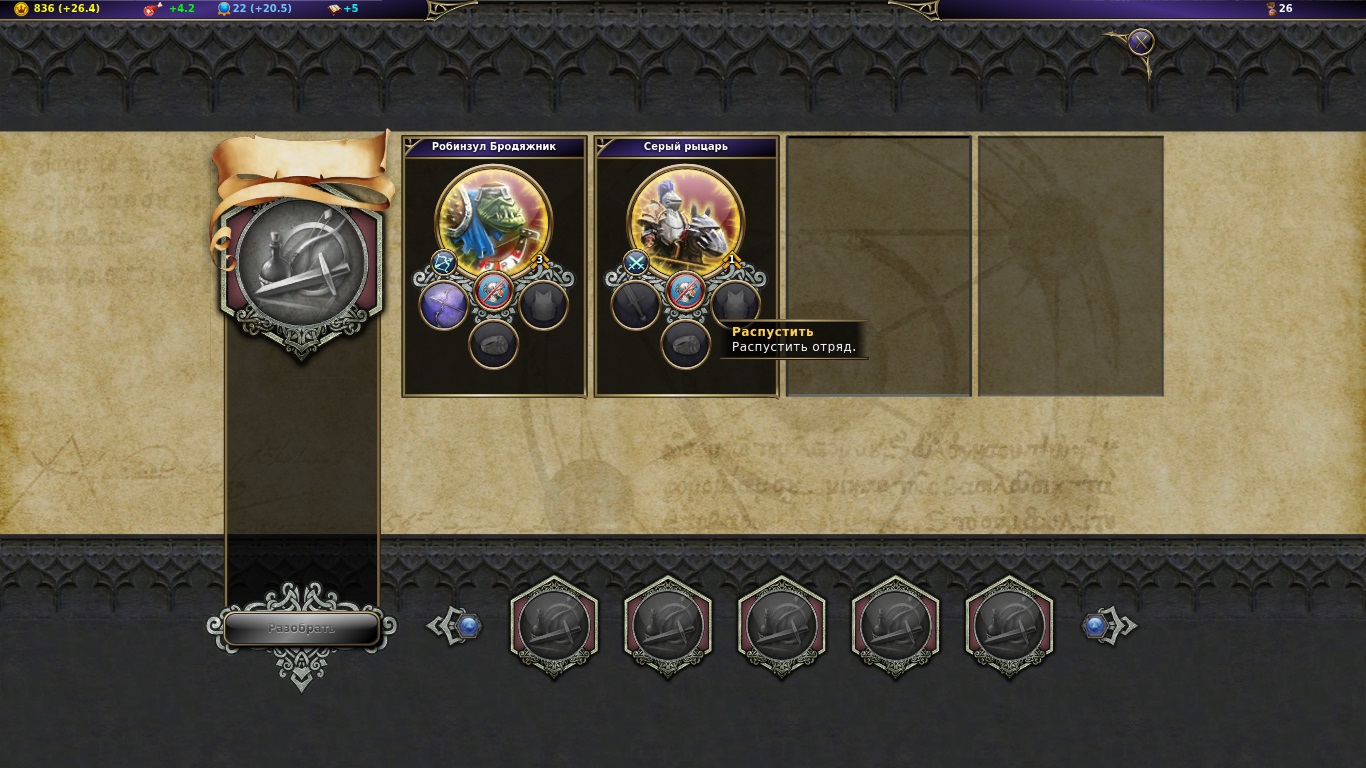Open Серый рыцарь's ring slot
The width and height of the screenshot is (1366, 768).
[x=686, y=344]
